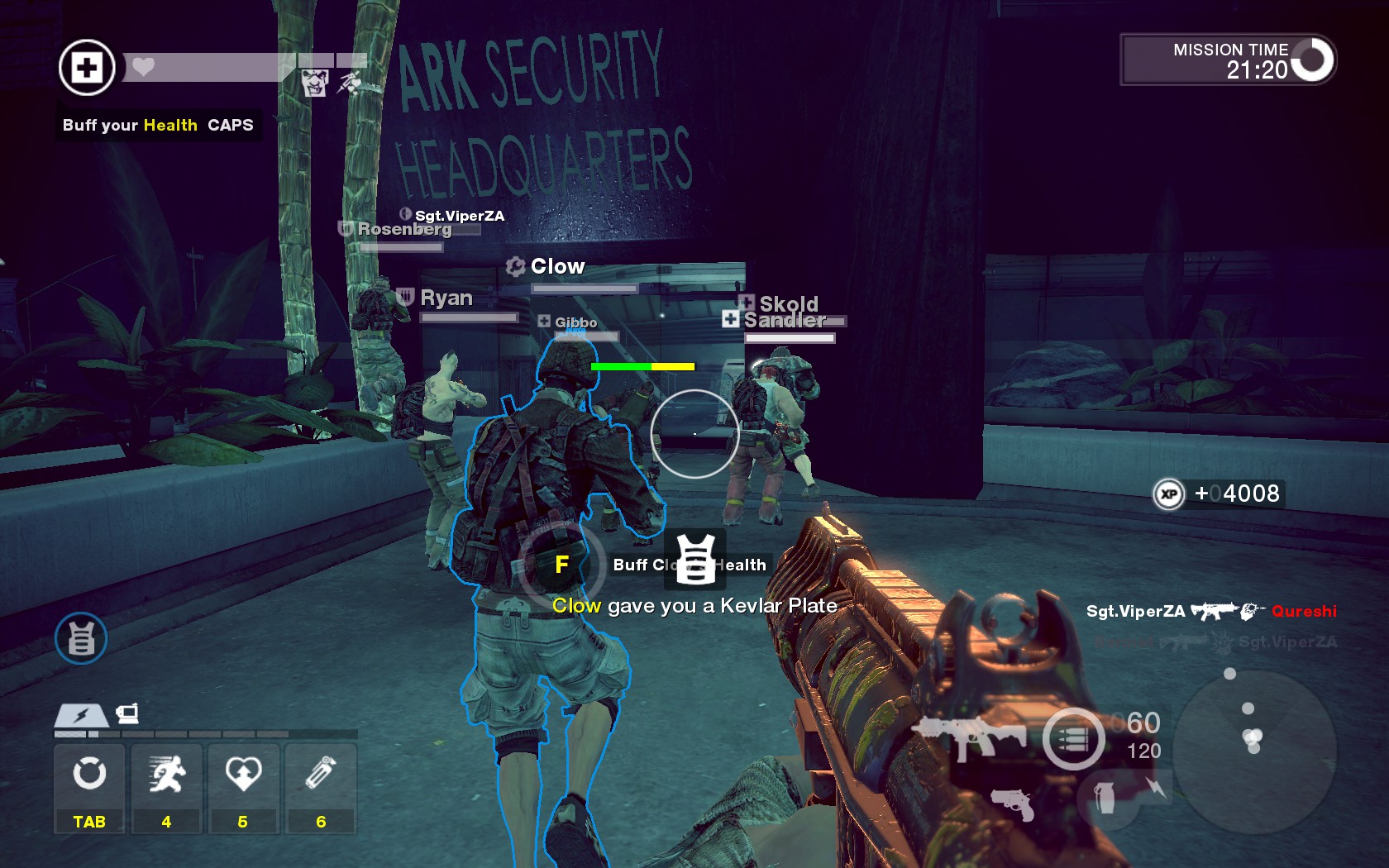Image resolution: width=1389 pixels, height=868 pixels.
Task: Switch to the revolver sidearm icon
Action: [x=1013, y=804]
